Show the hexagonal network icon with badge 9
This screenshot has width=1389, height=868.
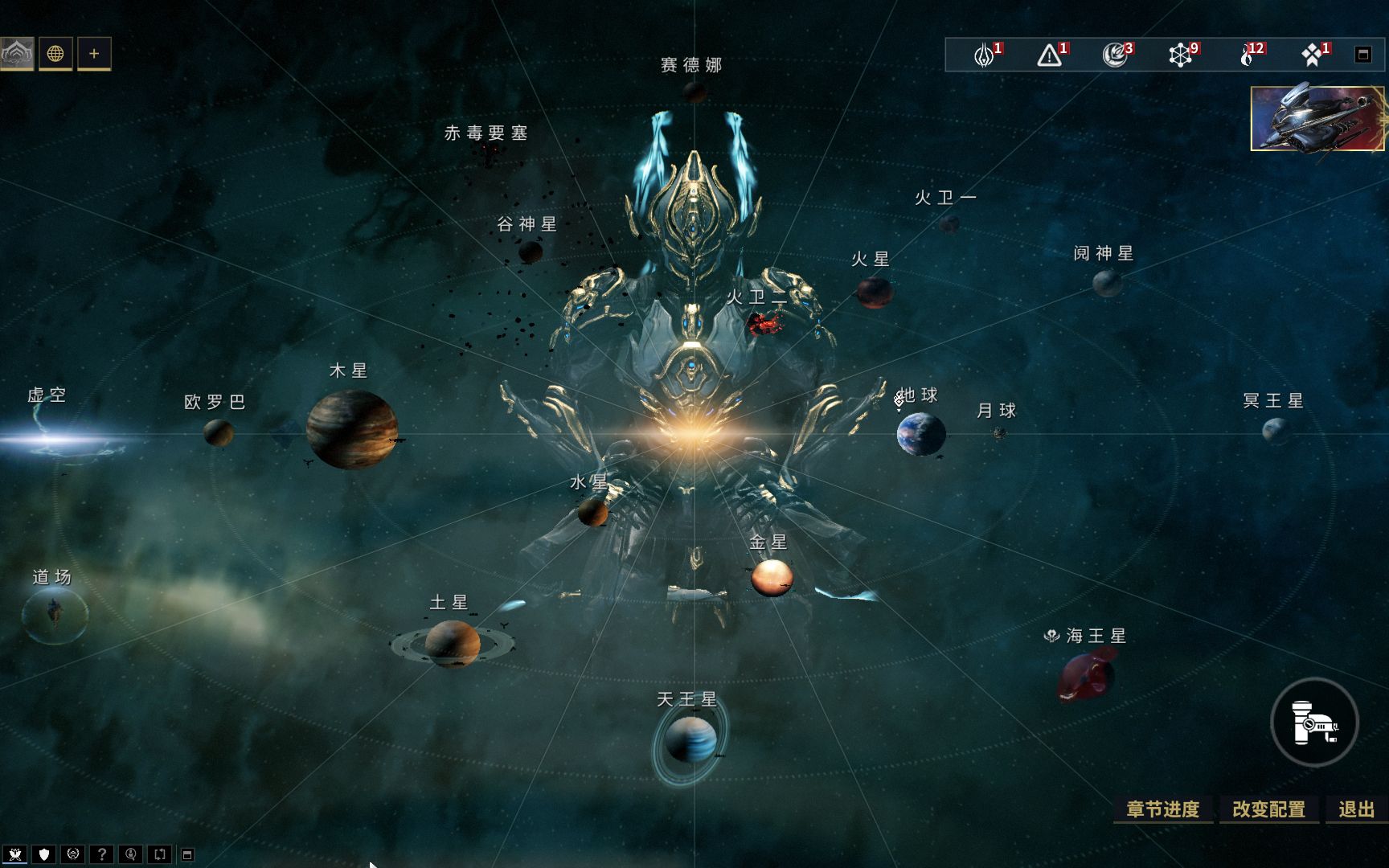click(x=1180, y=55)
